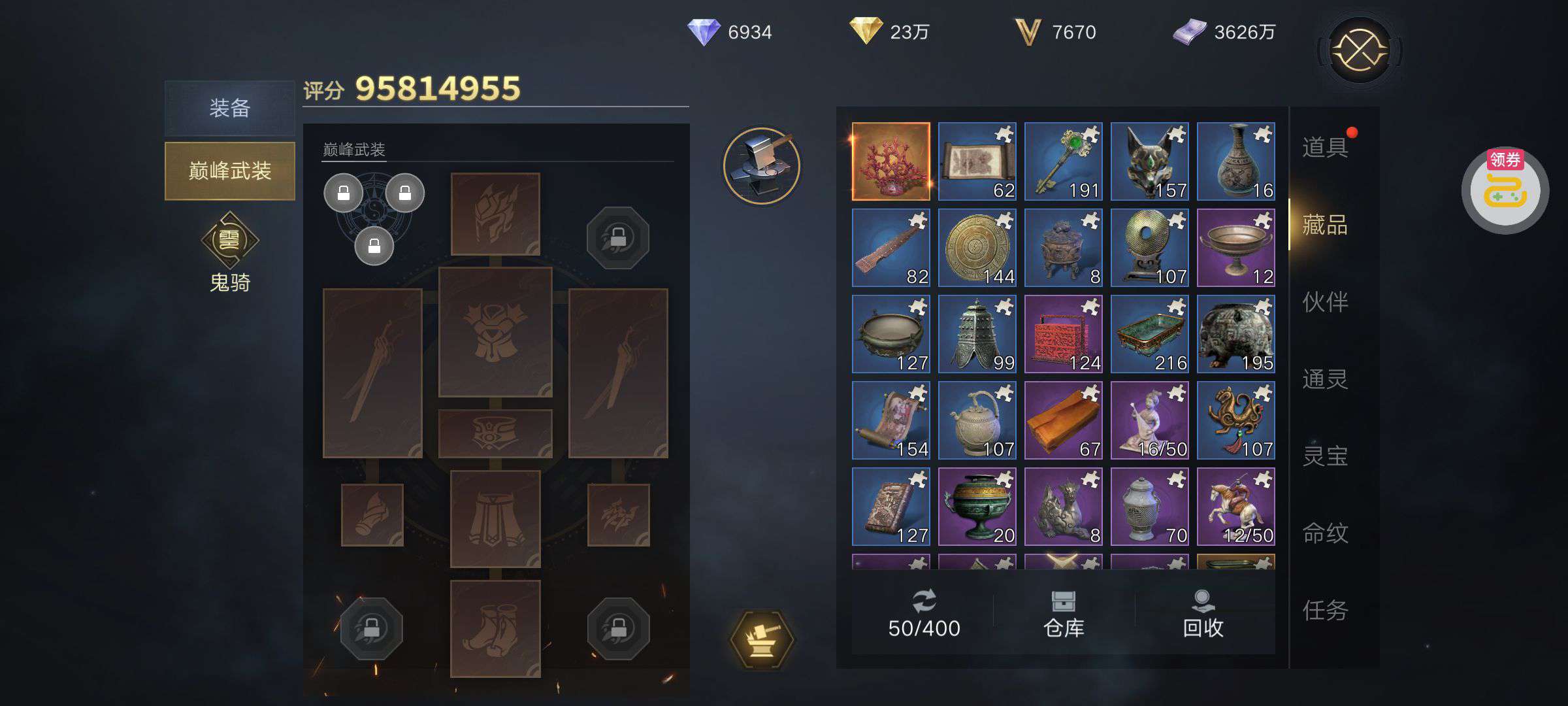Image resolution: width=1568 pixels, height=706 pixels.
Task: Switch to the 装备 tab
Action: [229, 108]
